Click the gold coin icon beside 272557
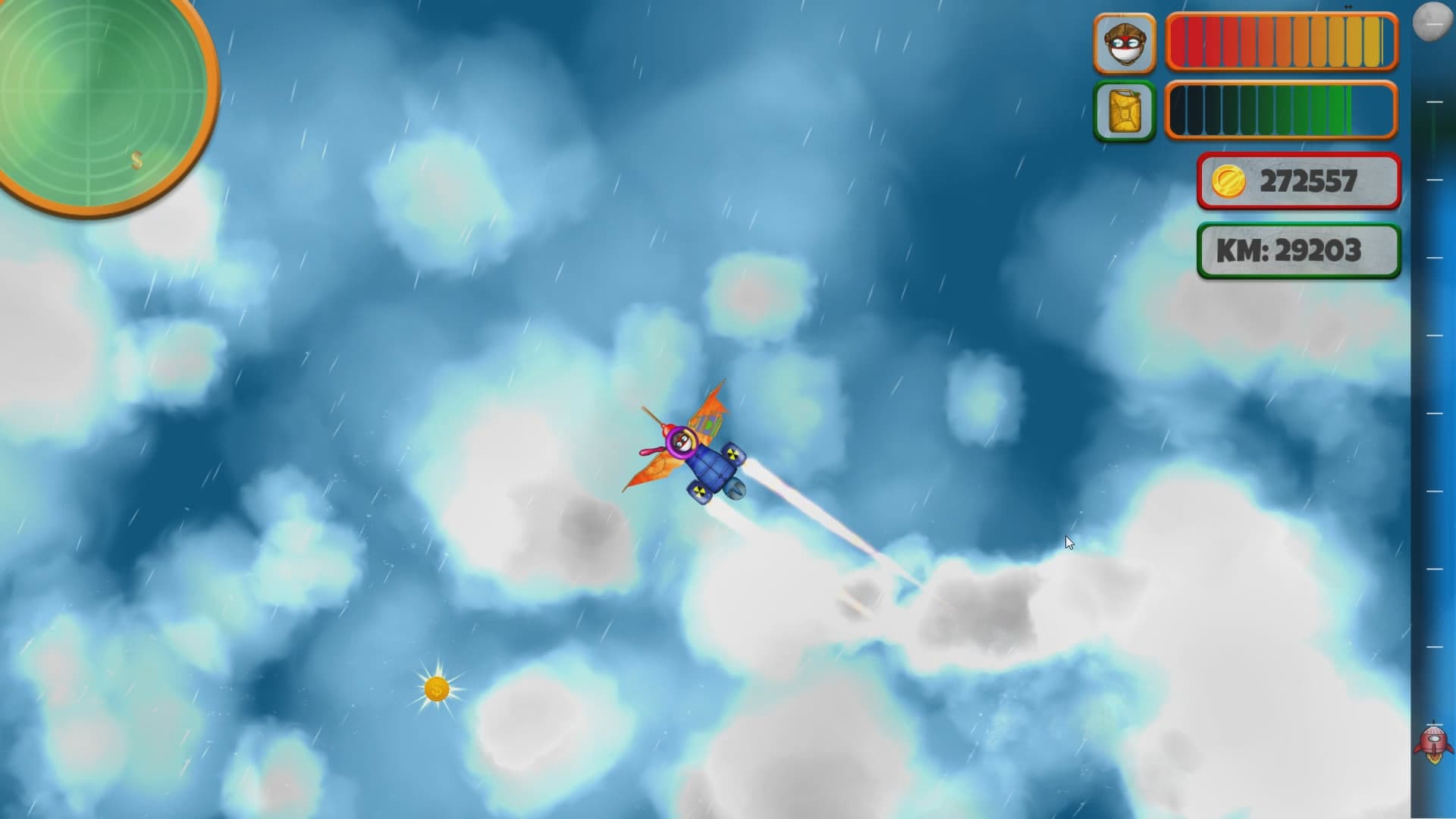Image resolution: width=1456 pixels, height=819 pixels. [x=1228, y=180]
